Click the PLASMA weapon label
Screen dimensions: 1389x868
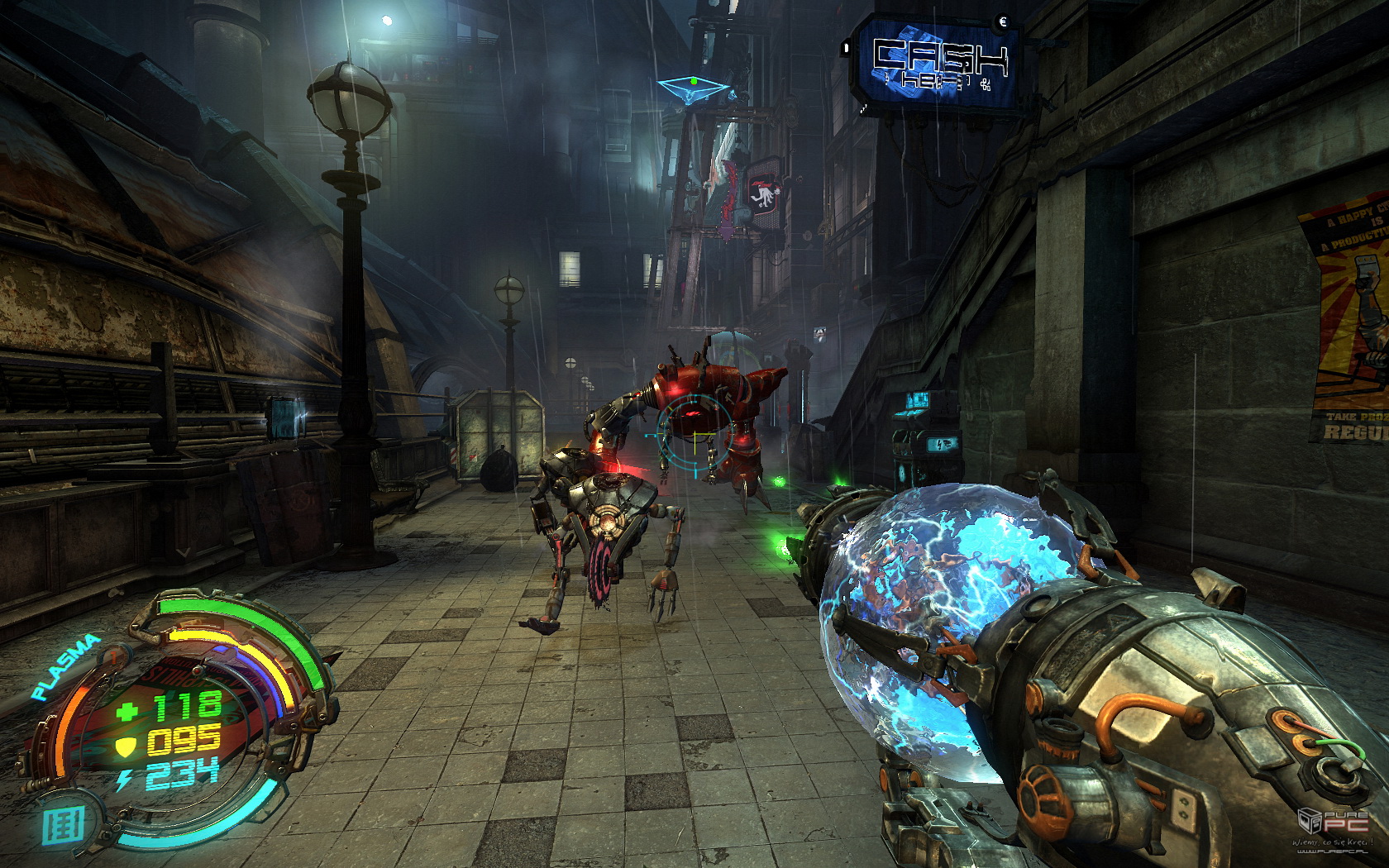pyautogui.click(x=65, y=666)
